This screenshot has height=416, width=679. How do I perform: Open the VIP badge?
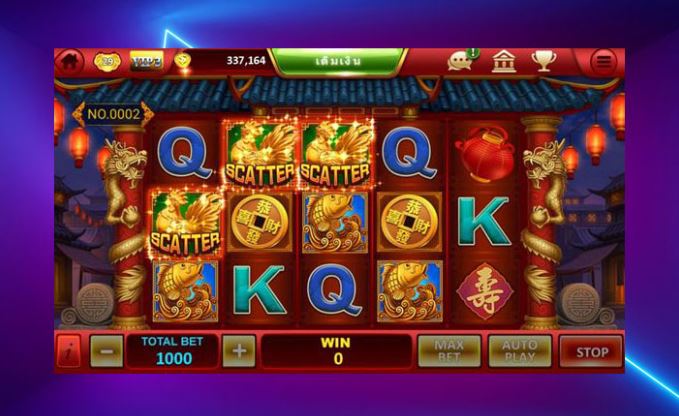146,61
